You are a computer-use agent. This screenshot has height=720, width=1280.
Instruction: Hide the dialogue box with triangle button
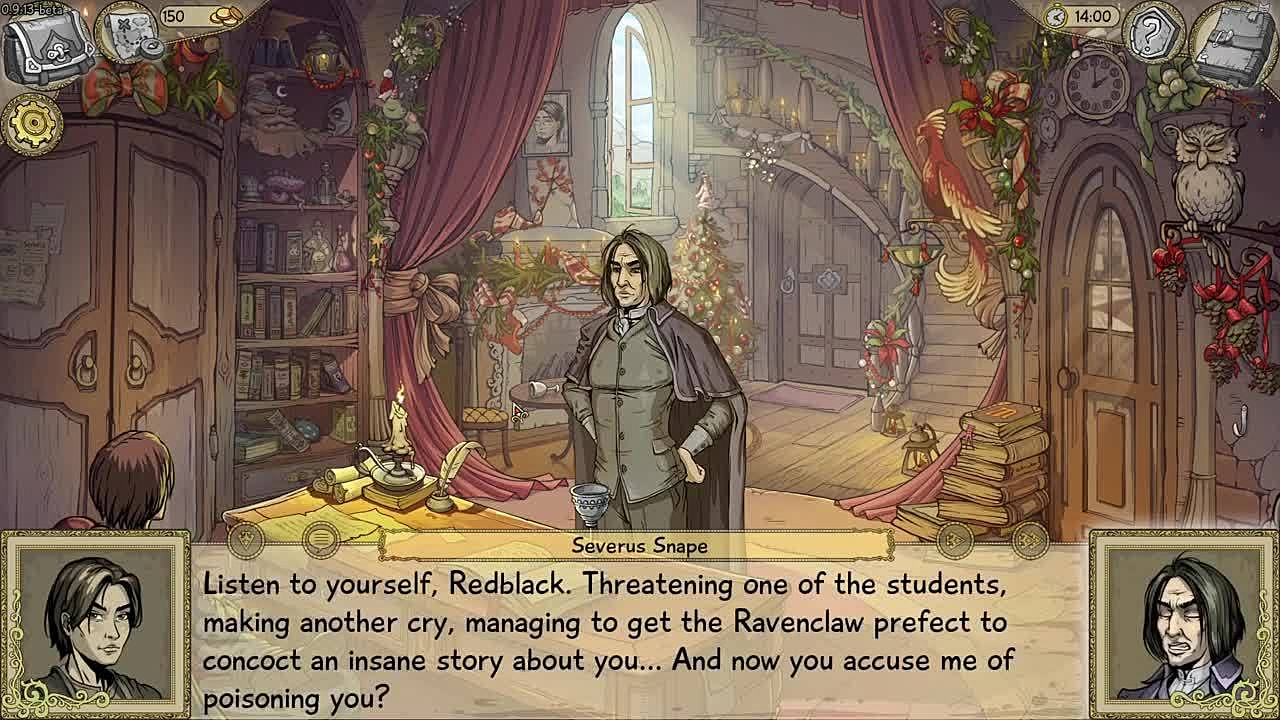[x=246, y=541]
